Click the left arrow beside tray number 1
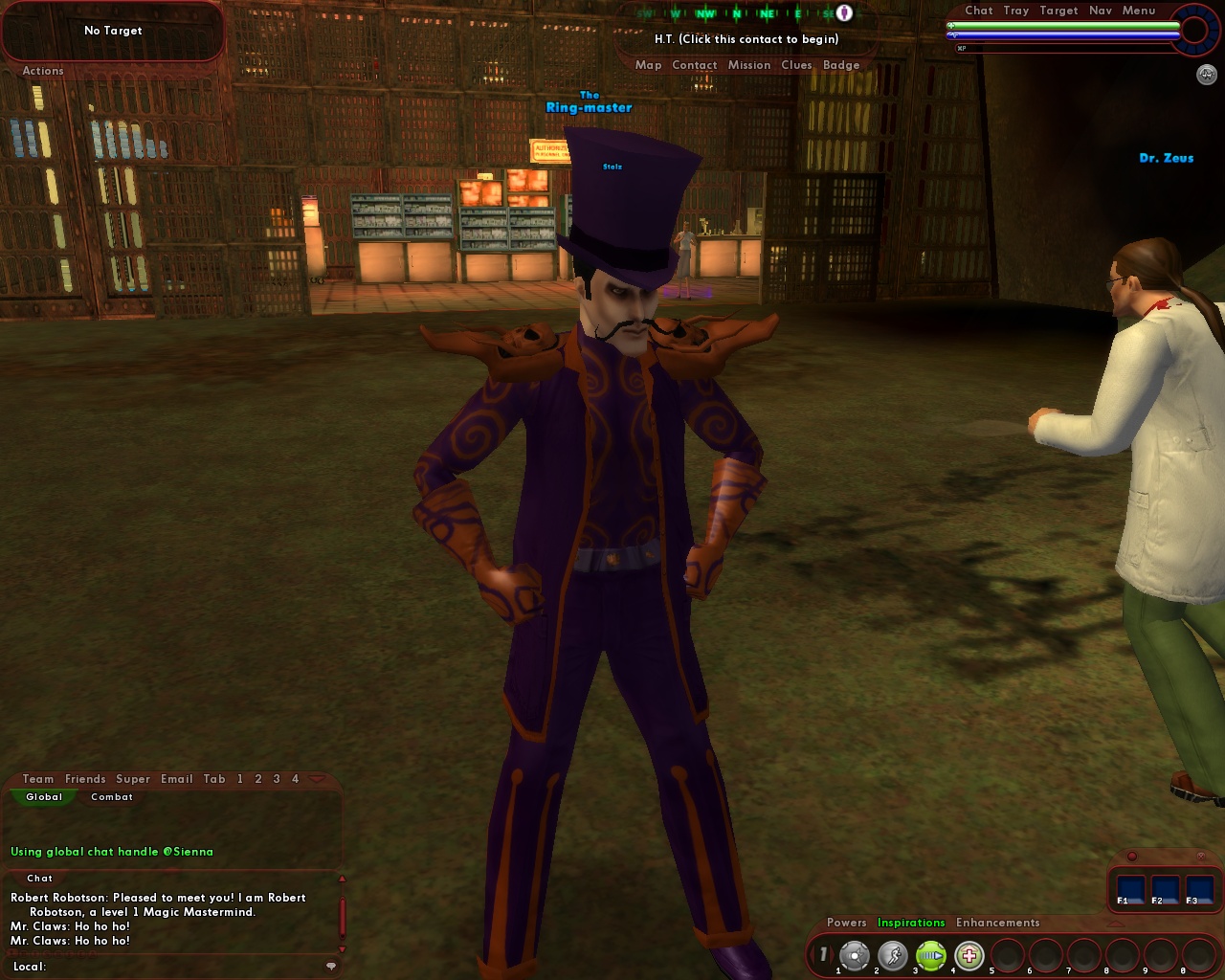 [813, 953]
